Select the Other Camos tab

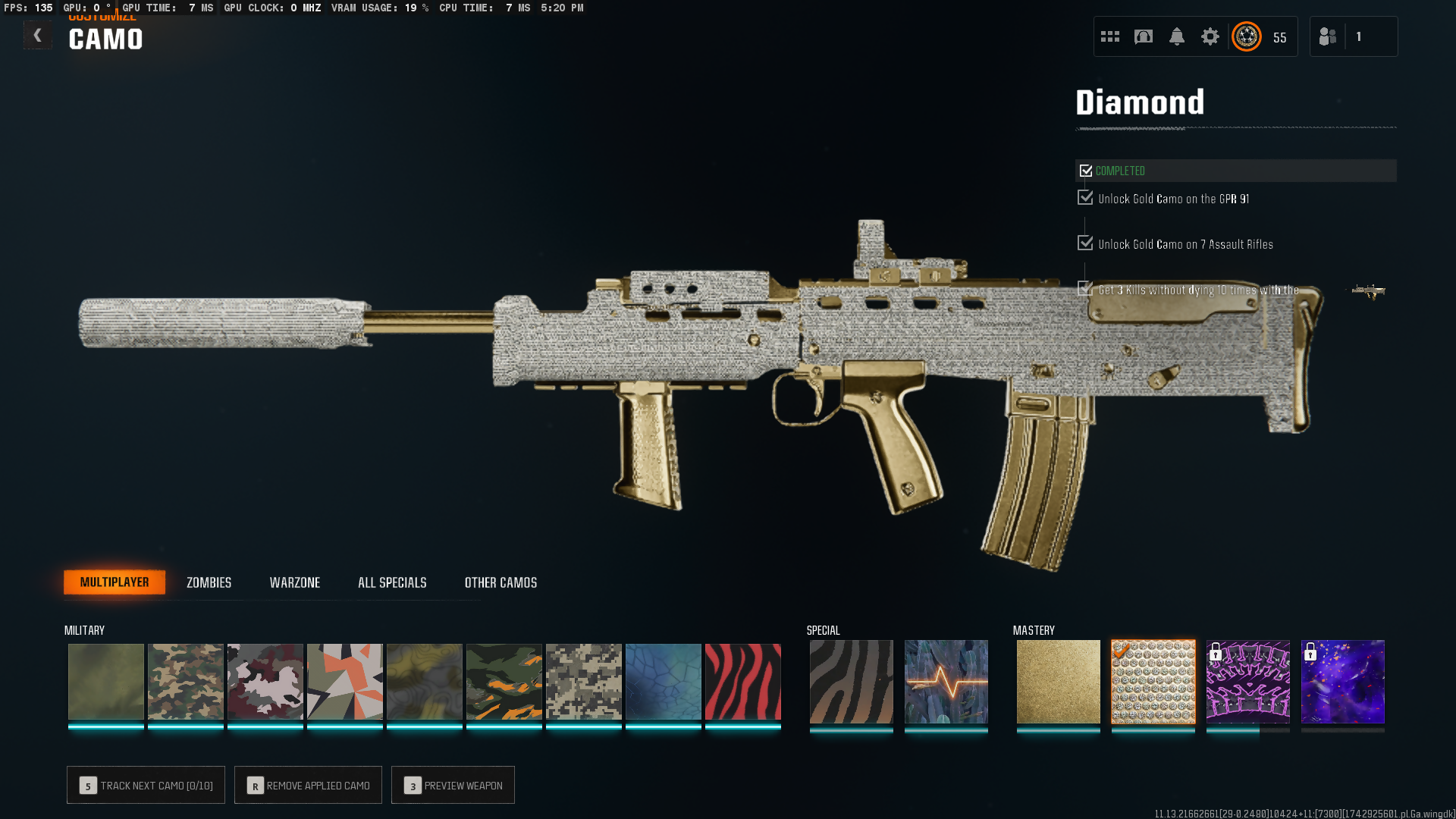tap(500, 582)
